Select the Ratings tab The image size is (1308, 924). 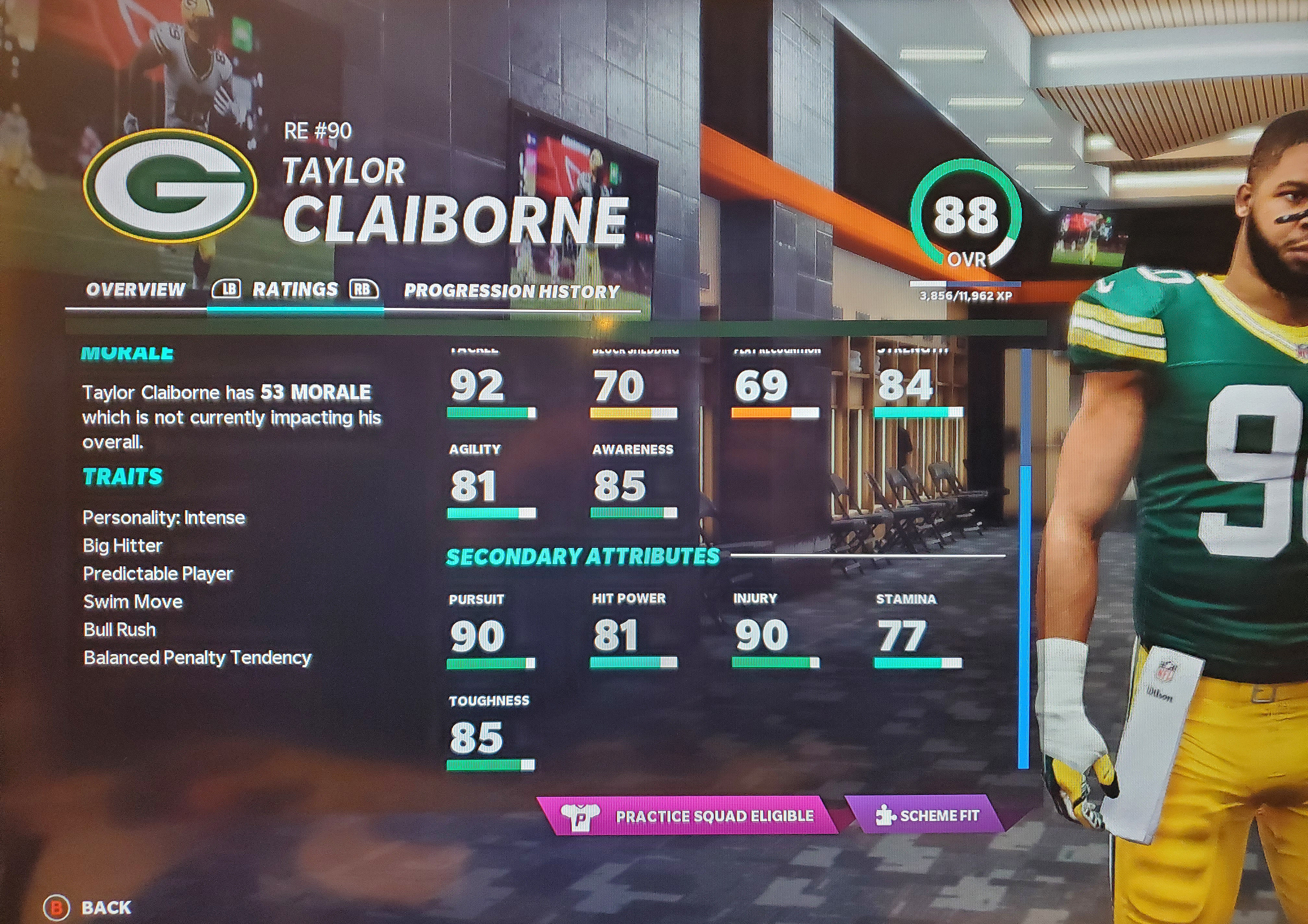295,290
